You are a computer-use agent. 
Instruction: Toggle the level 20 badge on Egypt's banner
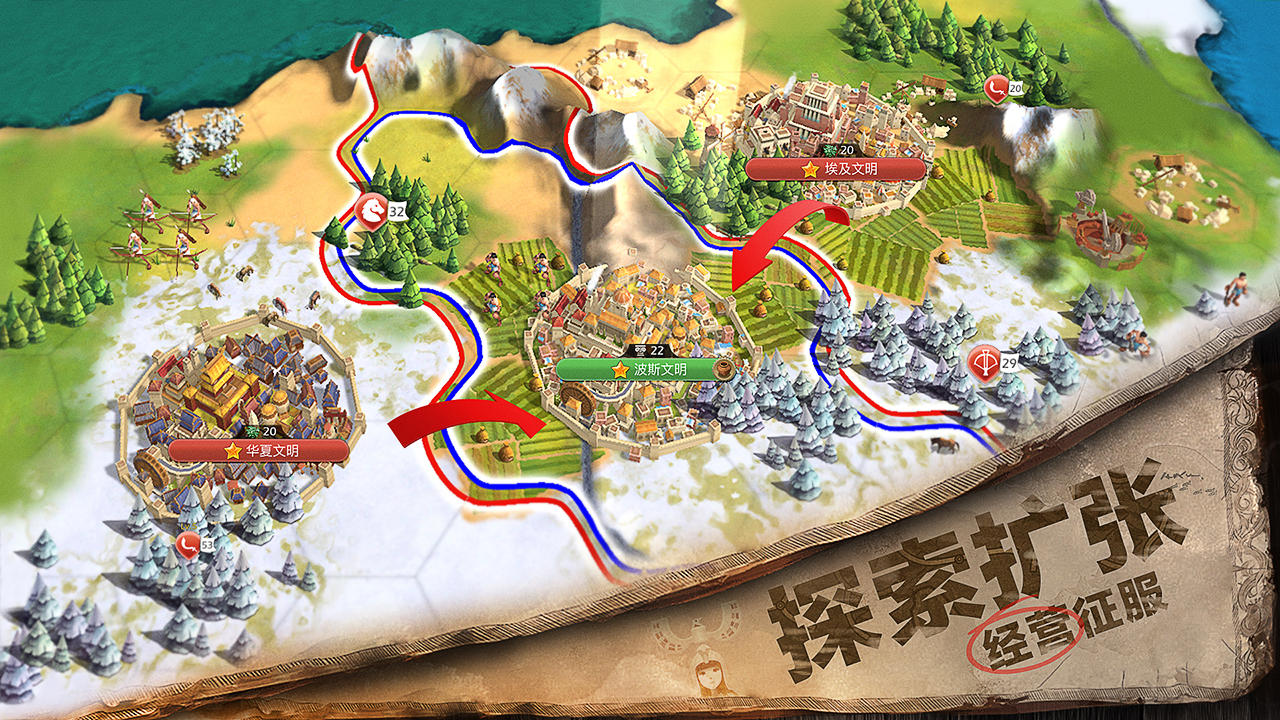click(838, 150)
